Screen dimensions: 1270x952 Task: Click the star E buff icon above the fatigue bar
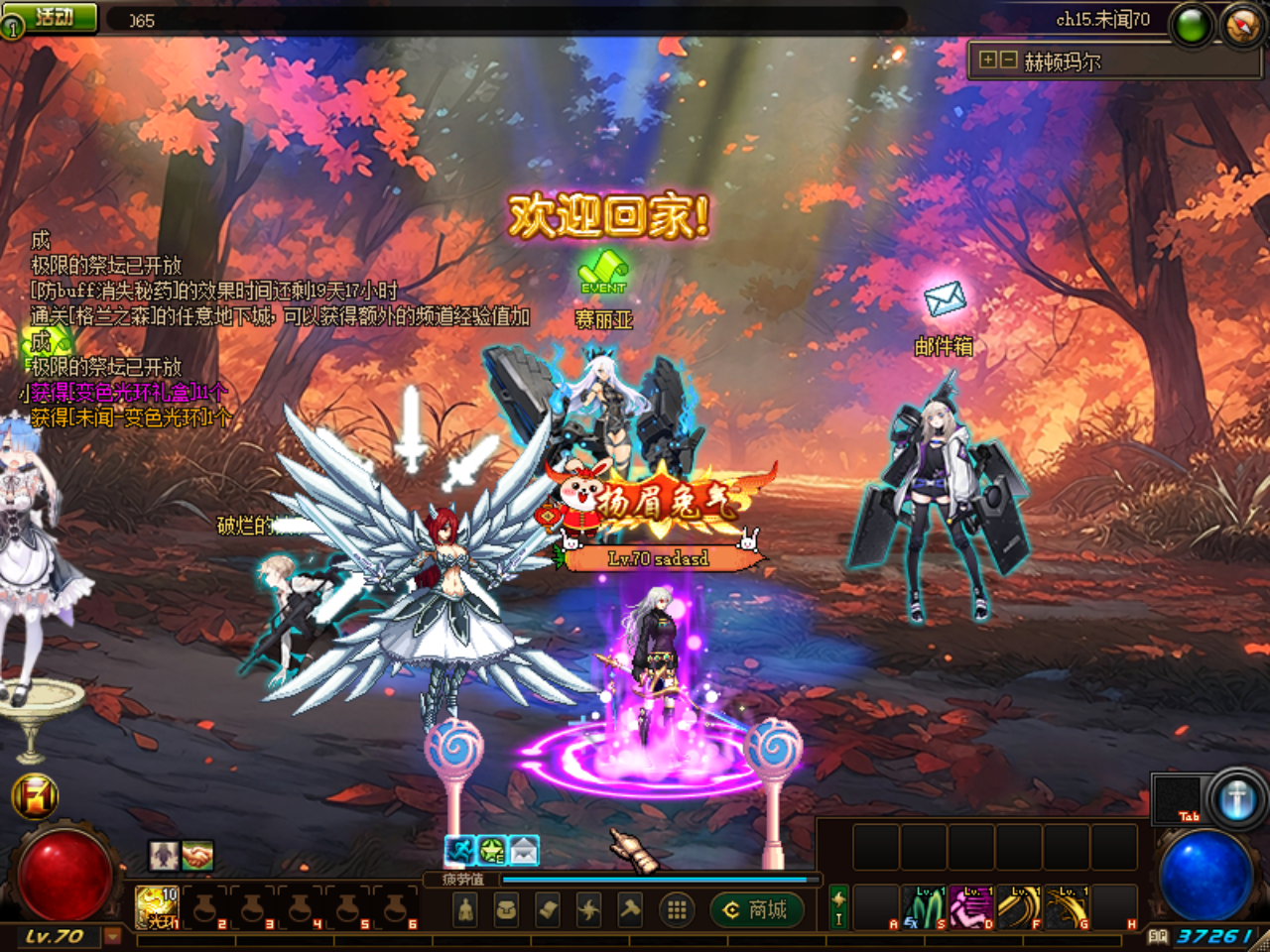pyautogui.click(x=491, y=849)
